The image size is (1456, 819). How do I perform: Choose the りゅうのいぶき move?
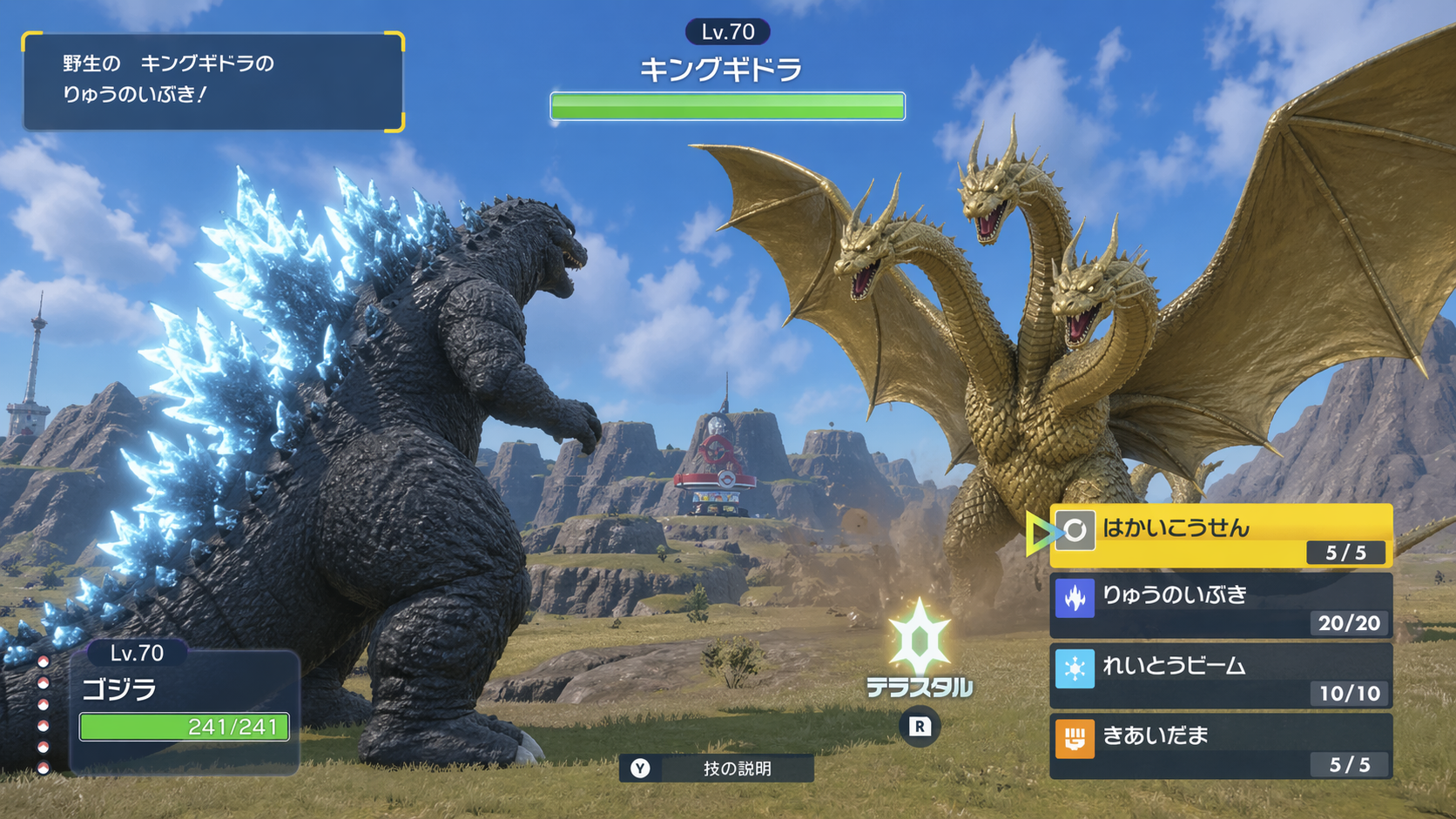(x=1220, y=606)
